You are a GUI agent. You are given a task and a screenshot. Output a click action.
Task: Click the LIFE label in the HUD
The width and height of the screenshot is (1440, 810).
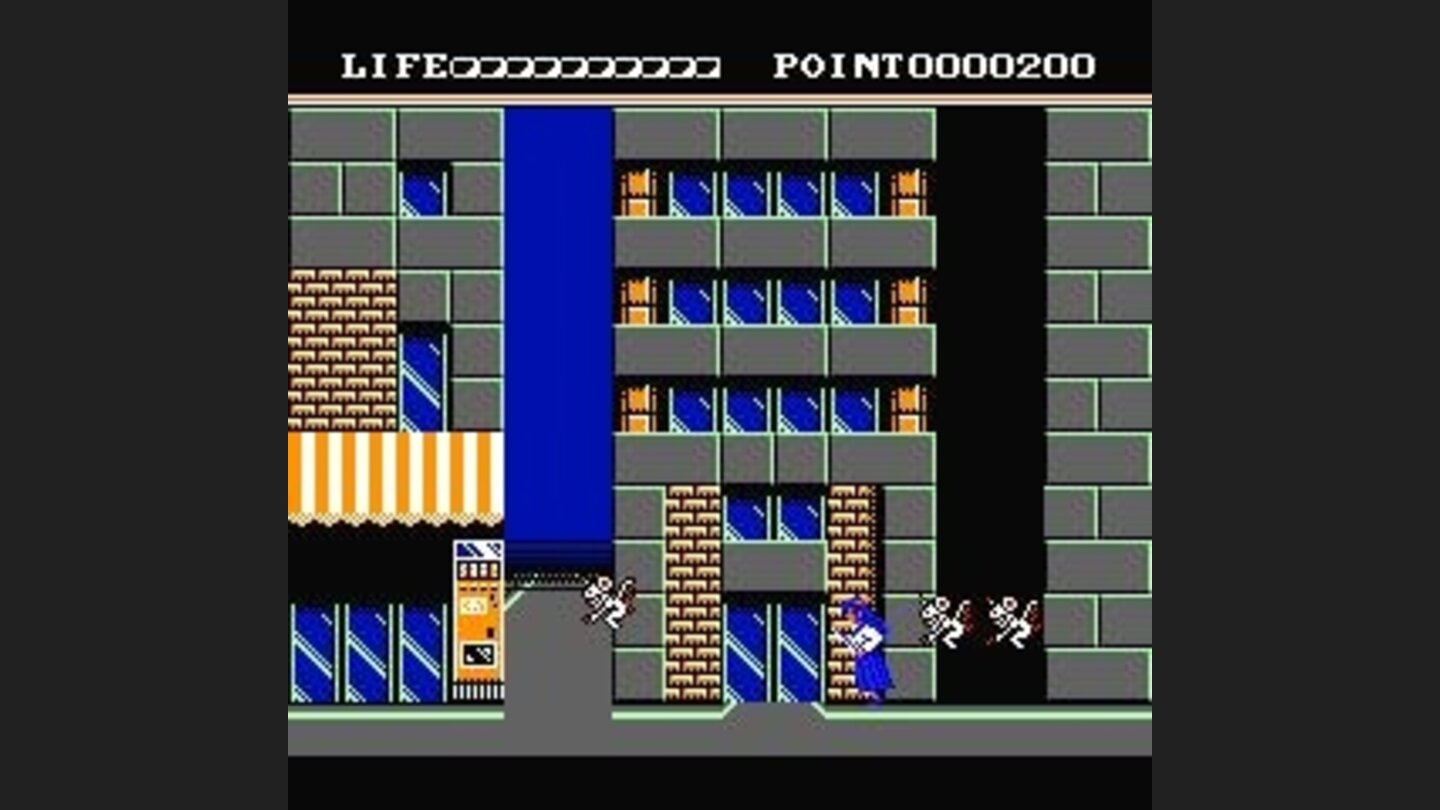392,65
